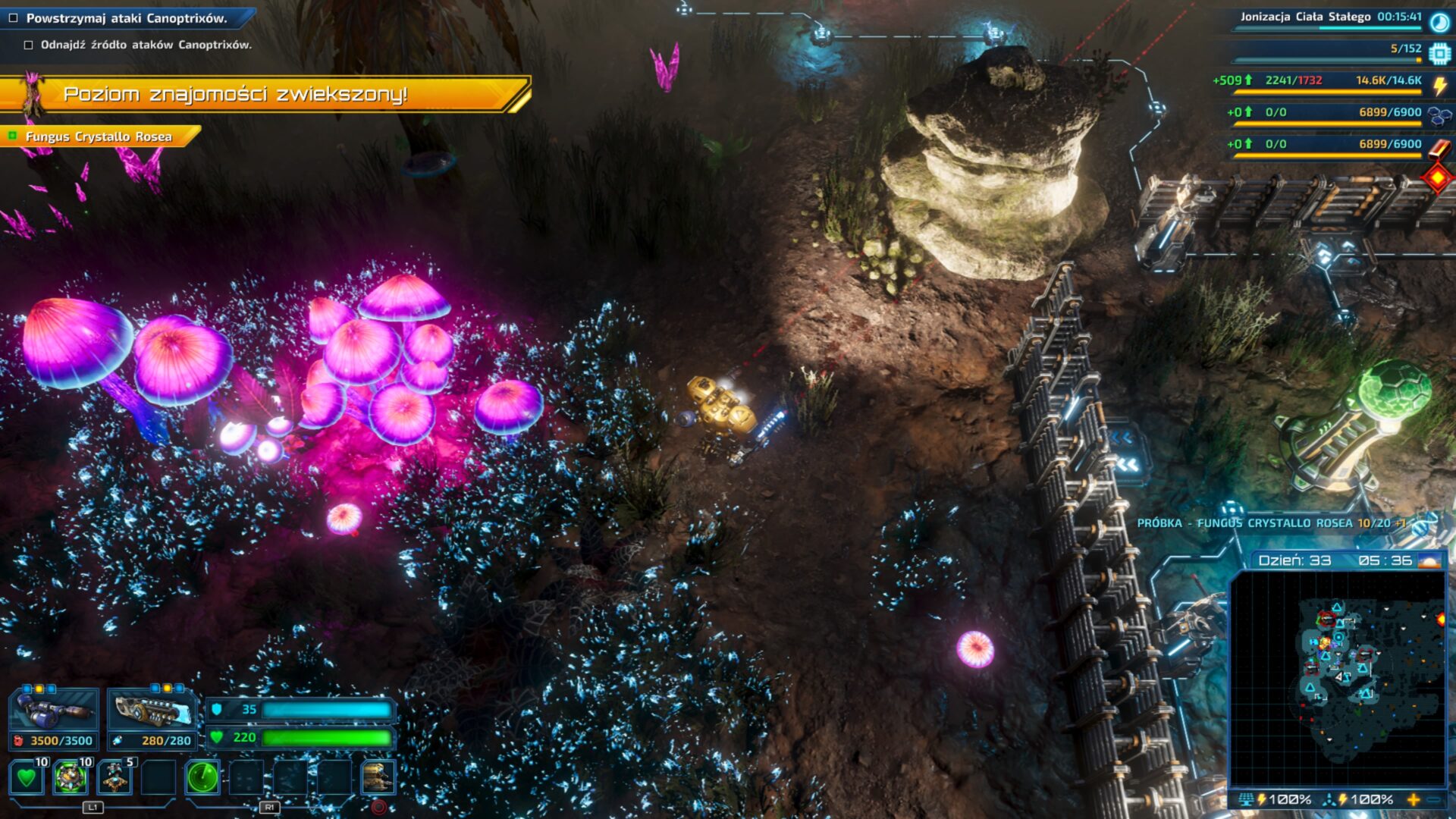Click the Próbka Fungus Crystallo Rosea sample message
1456x819 pixels.
tap(1270, 523)
